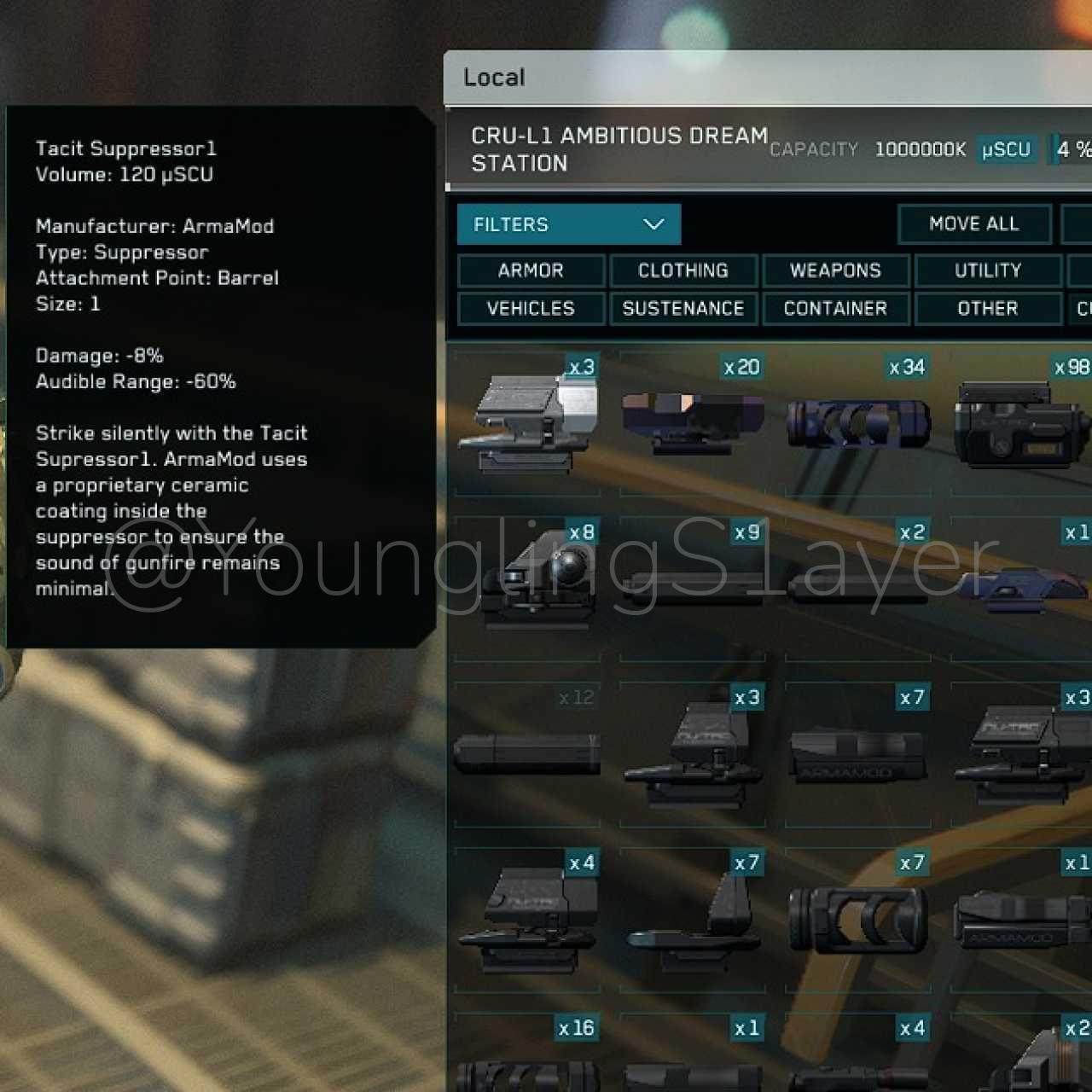Filter by Vehicles category
Screen dimensions: 1092x1092
(531, 308)
